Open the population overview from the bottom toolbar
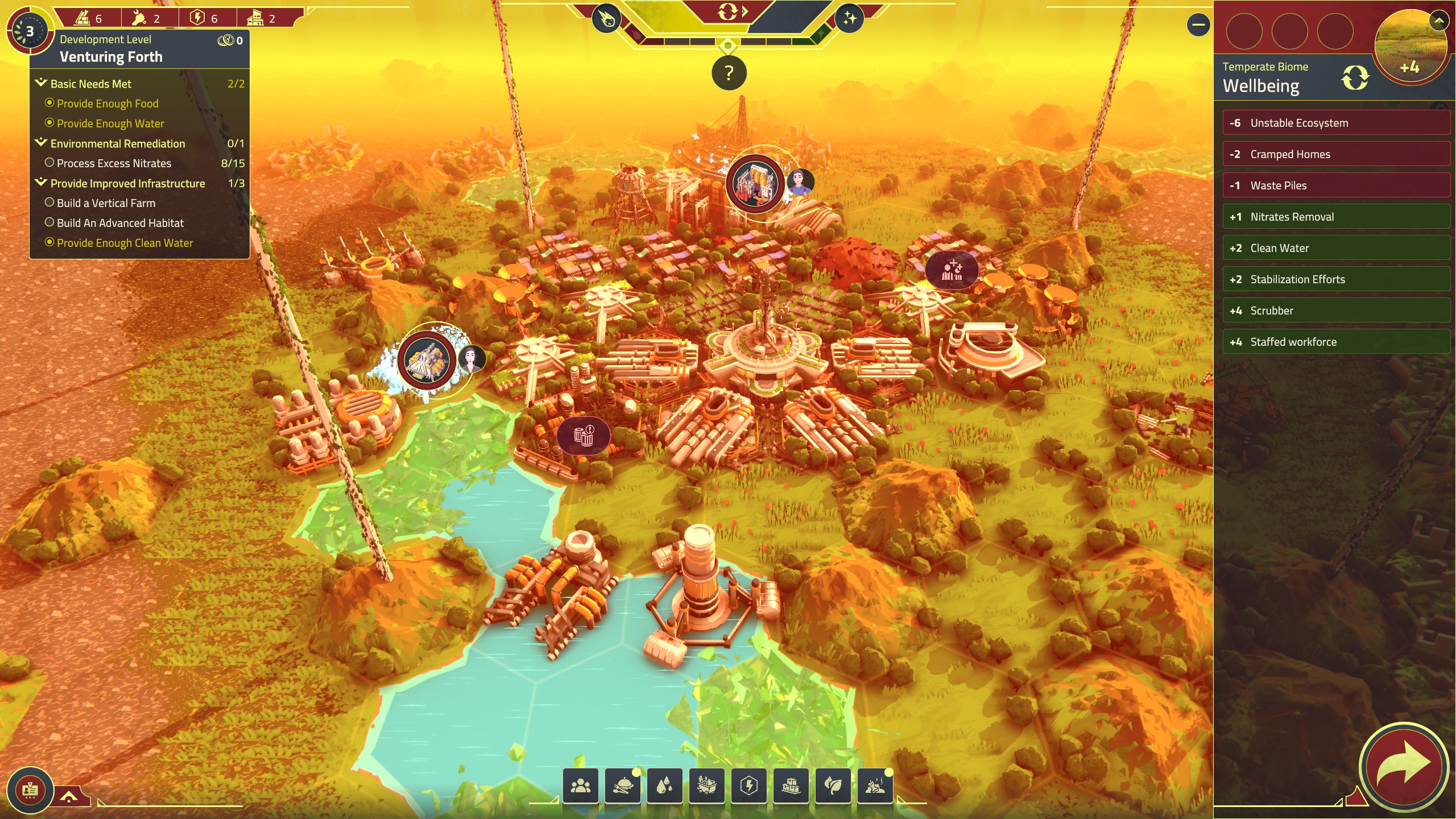 click(581, 785)
